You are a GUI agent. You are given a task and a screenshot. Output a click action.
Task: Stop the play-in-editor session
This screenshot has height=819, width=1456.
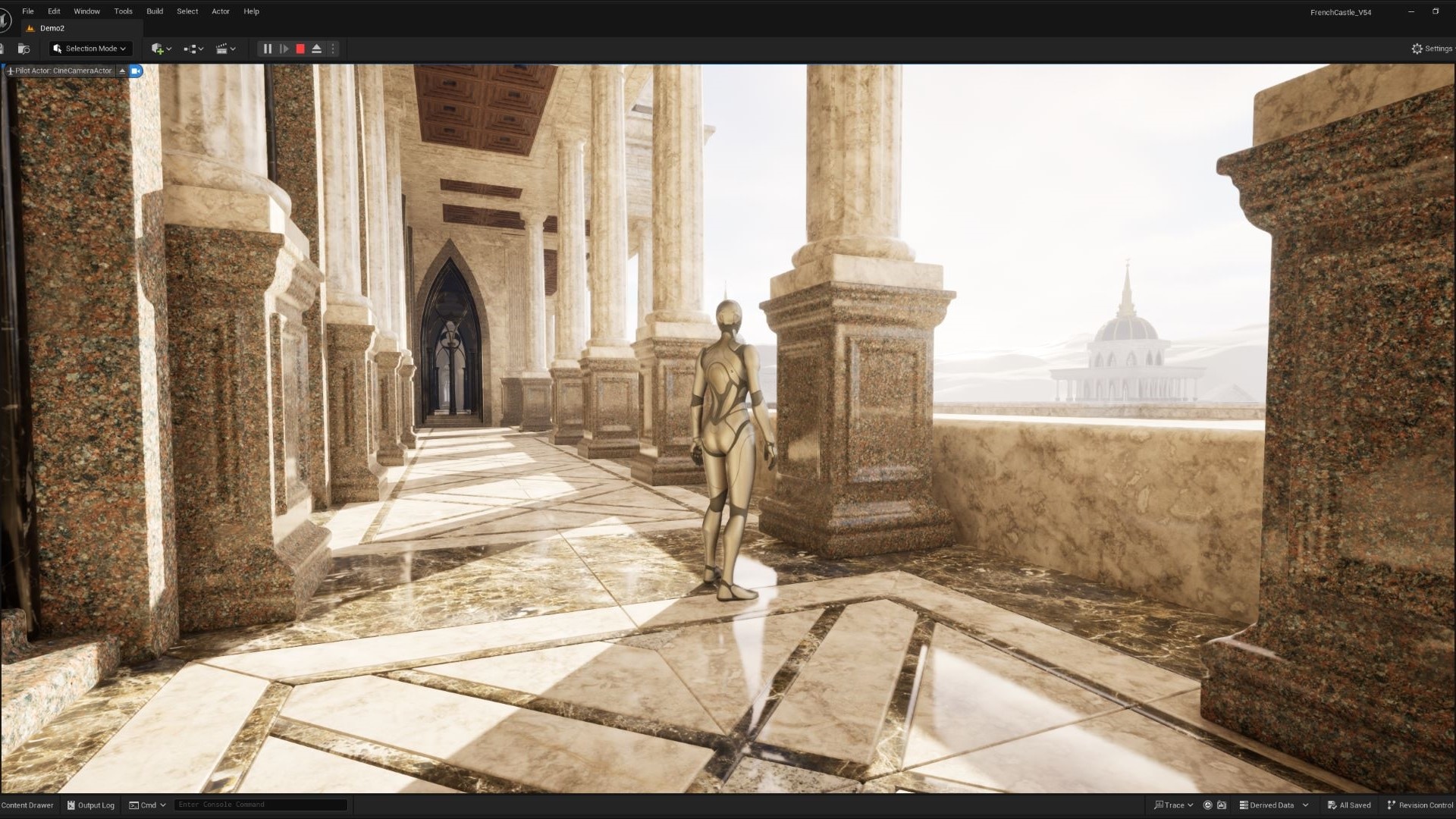coord(300,48)
